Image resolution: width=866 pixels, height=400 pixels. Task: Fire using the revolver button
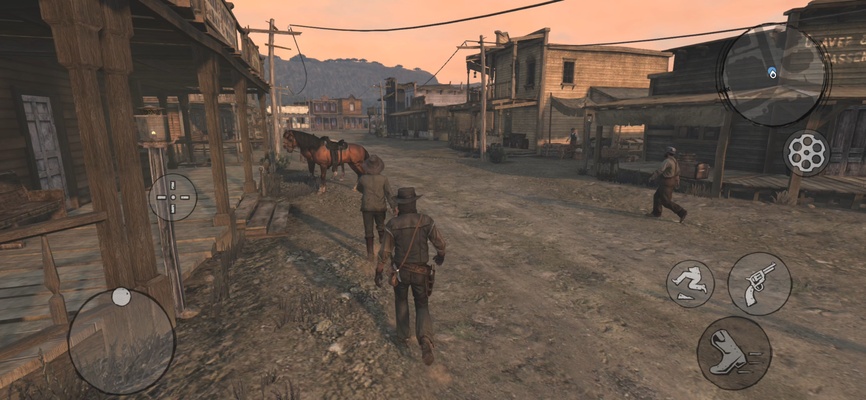click(x=759, y=283)
